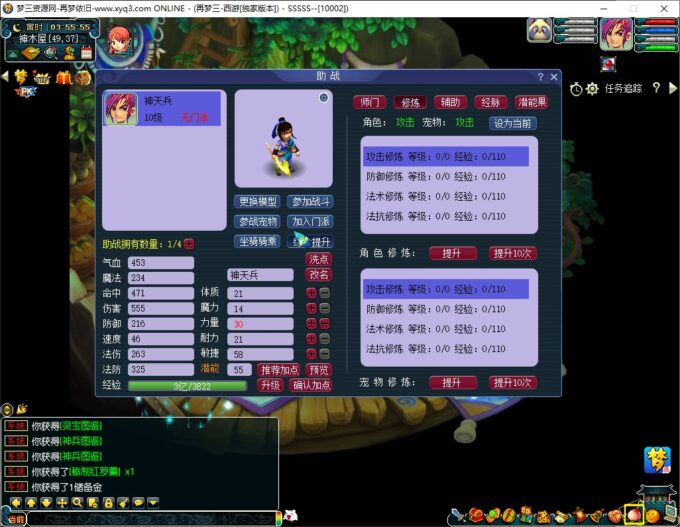Click the 升级 level-up button
Image resolution: width=680 pixels, height=527 pixels.
pyautogui.click(x=270, y=385)
